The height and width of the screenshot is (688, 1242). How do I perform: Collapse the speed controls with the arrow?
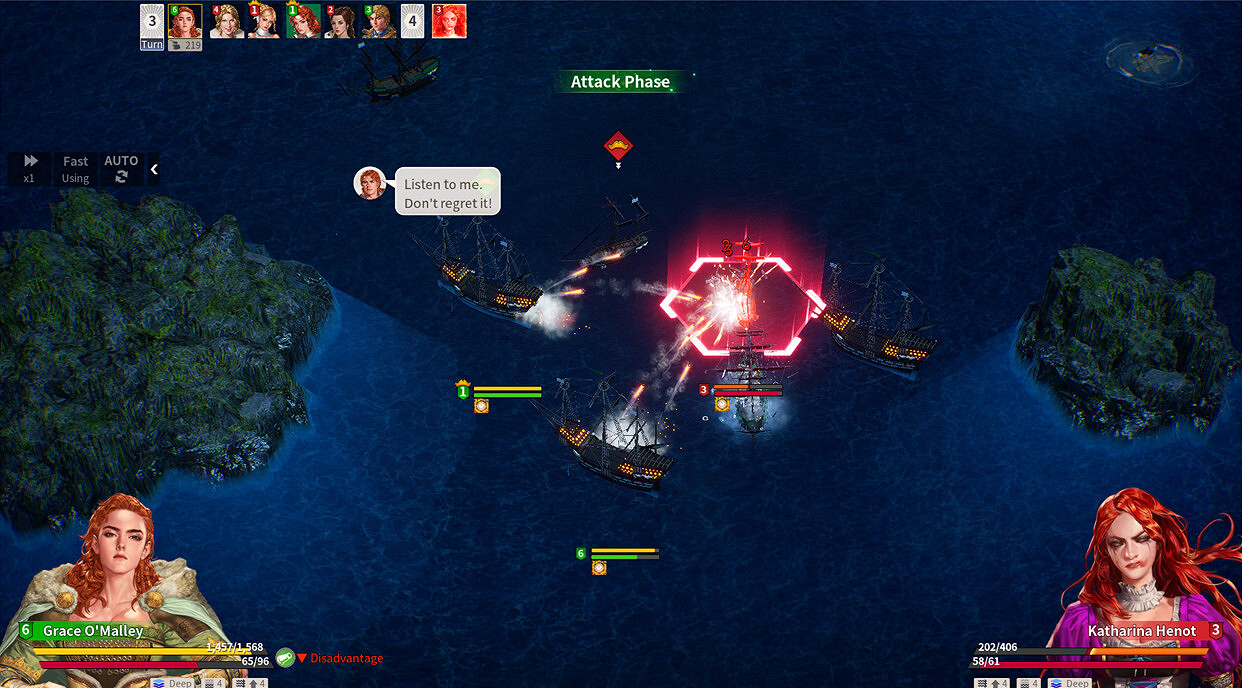click(x=154, y=169)
